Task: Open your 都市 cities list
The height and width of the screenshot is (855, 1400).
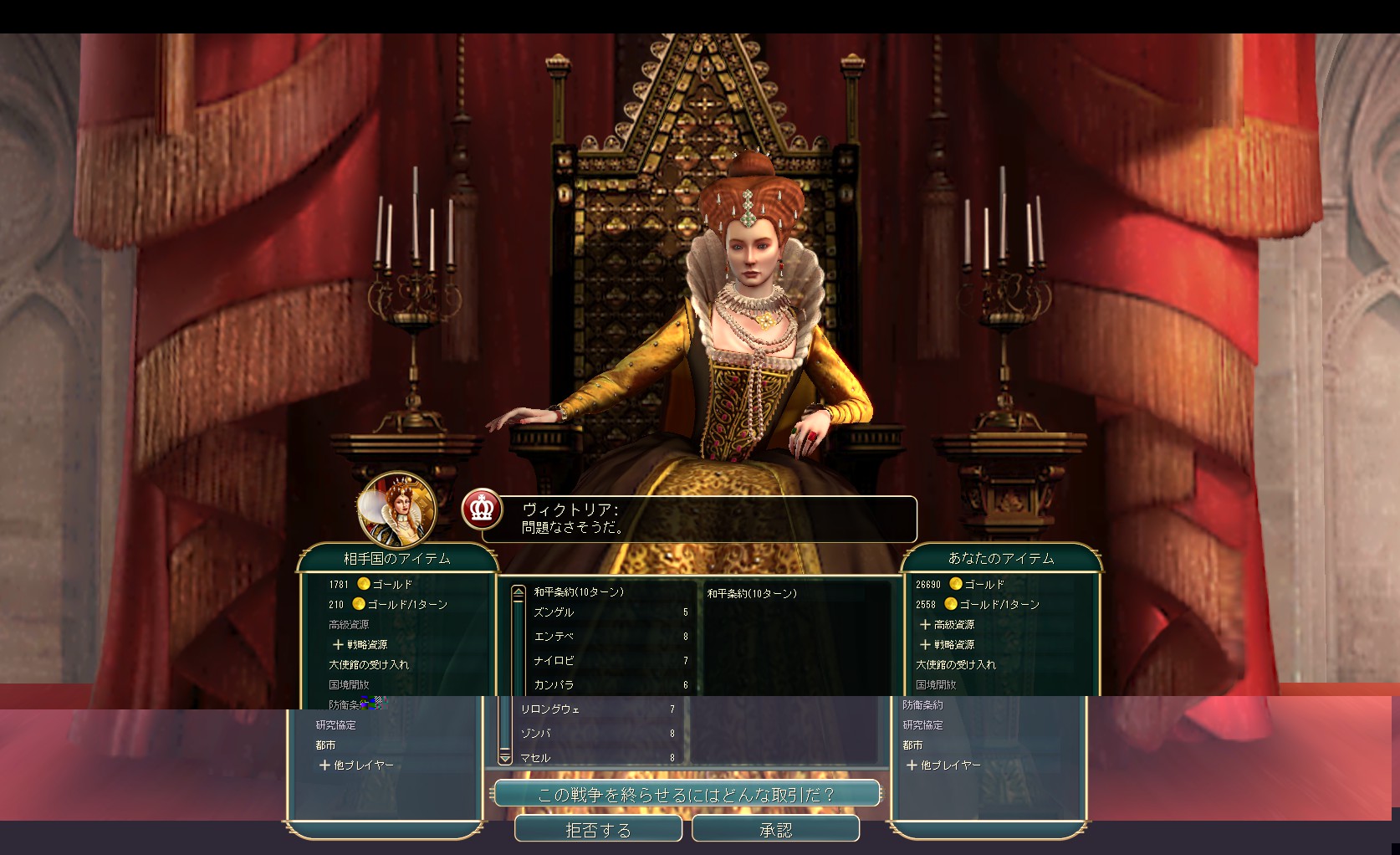Action: pyautogui.click(x=912, y=745)
